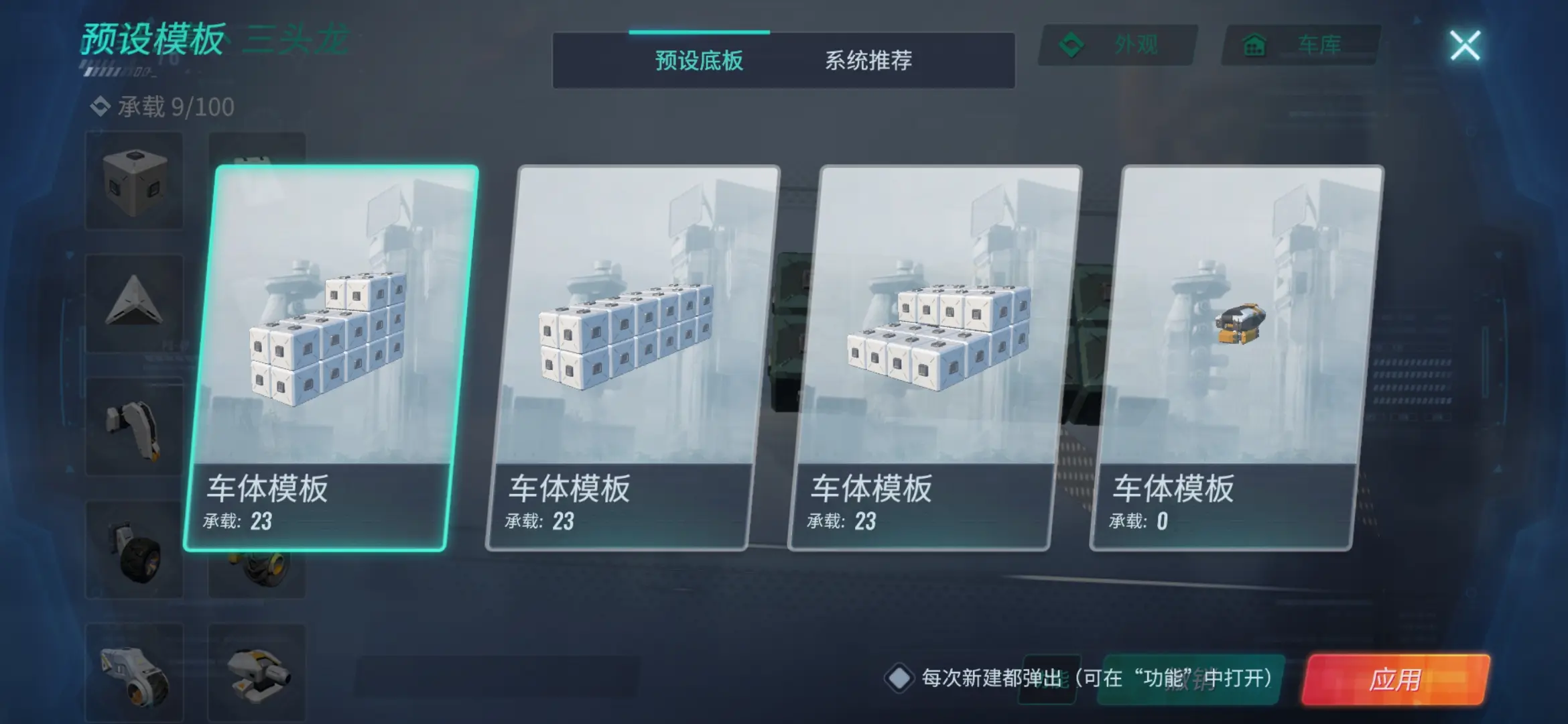Go to the 车库 garage
Viewport: 1568px width, 724px height.
[1301, 46]
